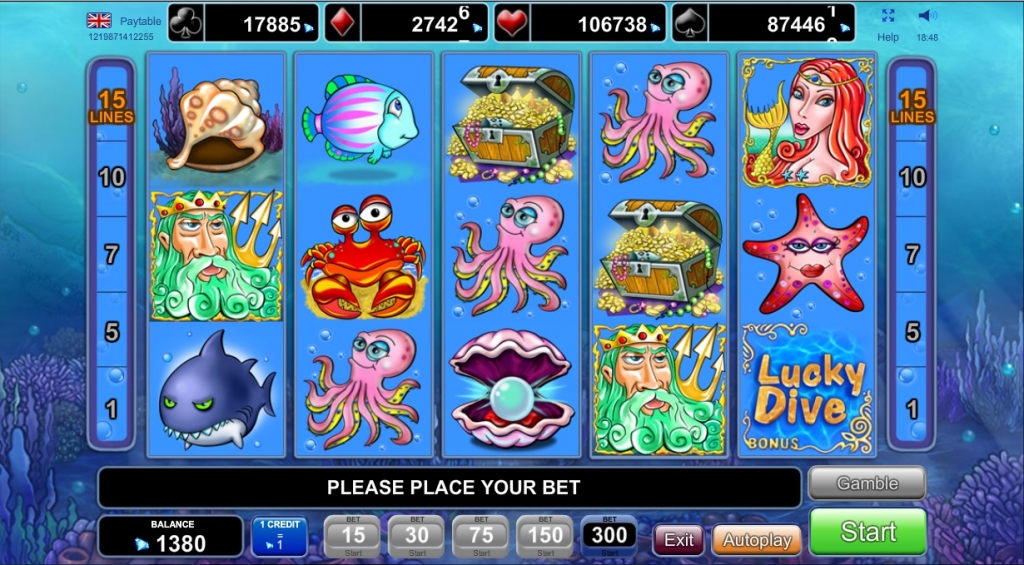Viewport: 1024px width, 565px height.
Task: Click the UK flag language icon
Action: coord(99,20)
